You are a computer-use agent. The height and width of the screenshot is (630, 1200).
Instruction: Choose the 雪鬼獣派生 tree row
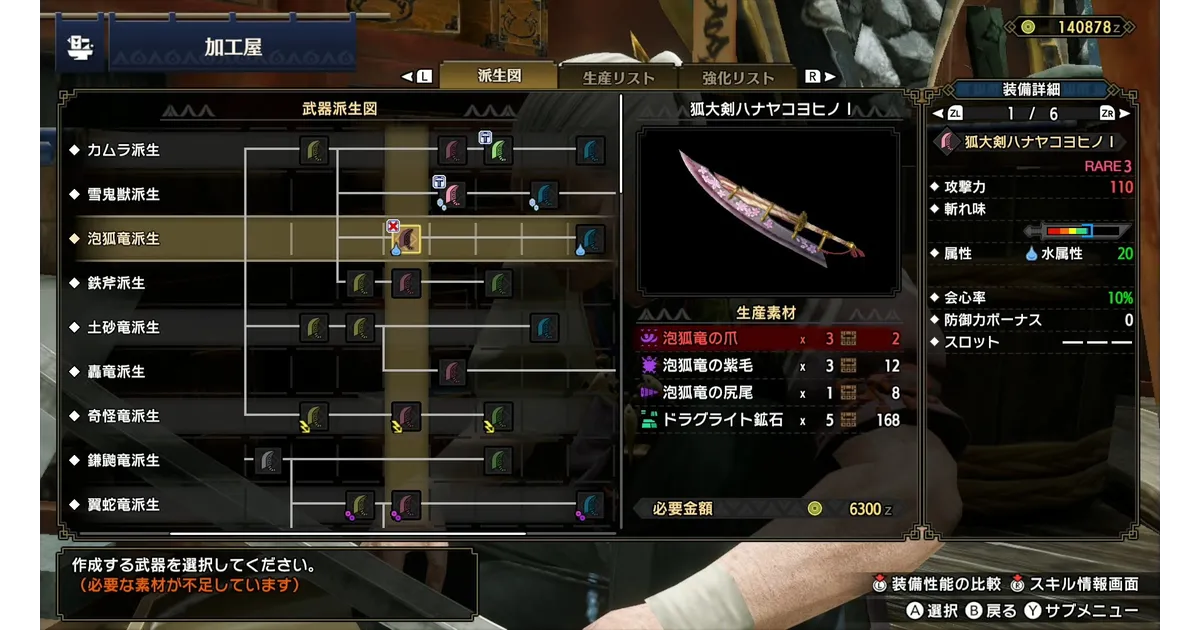123,194
